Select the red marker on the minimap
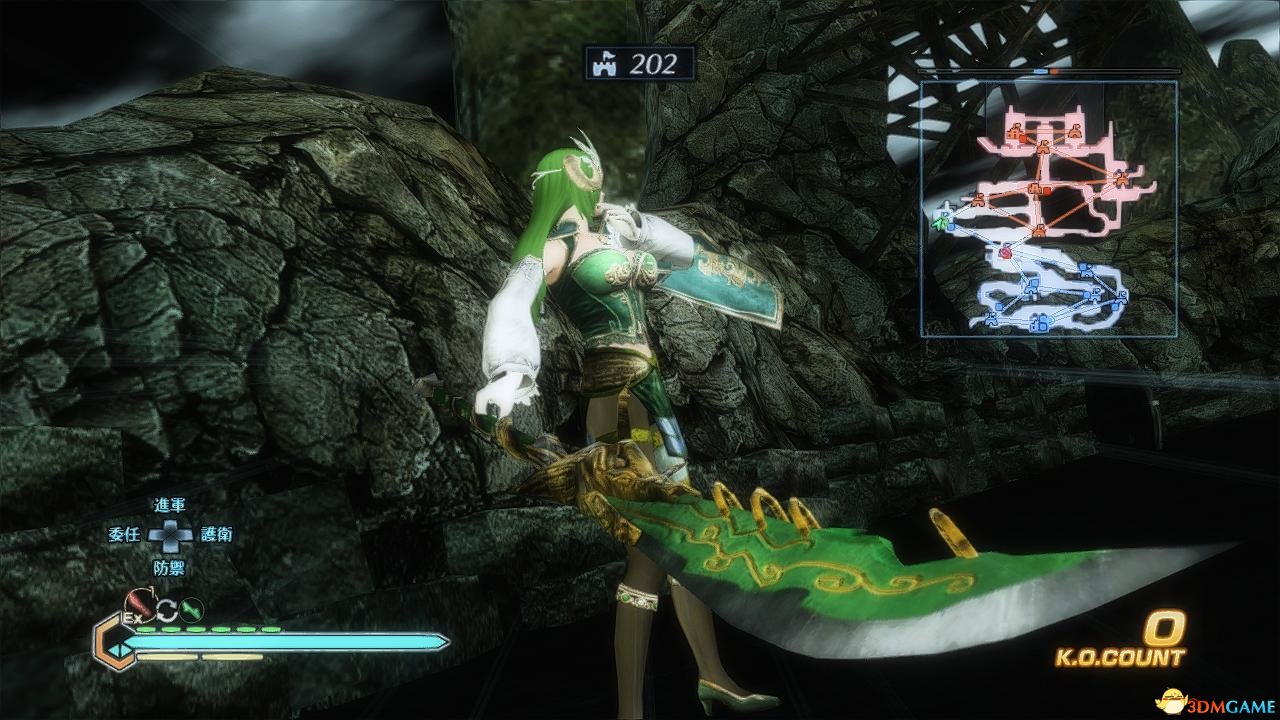1280x720 pixels. (1006, 254)
